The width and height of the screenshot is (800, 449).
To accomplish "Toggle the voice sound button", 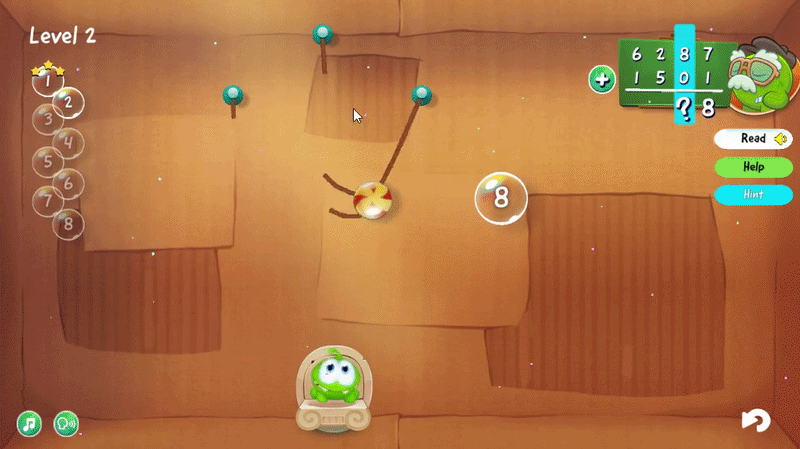I will point(66,424).
